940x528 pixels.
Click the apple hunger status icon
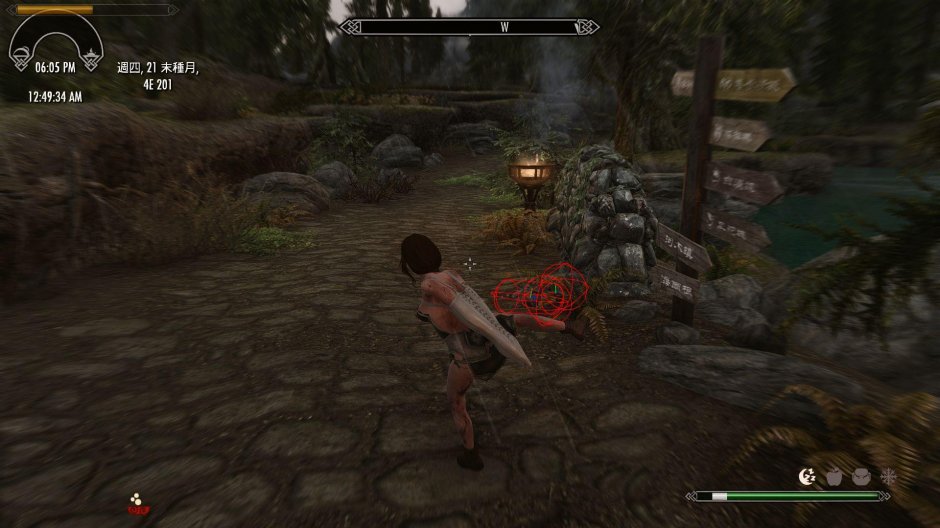(x=834, y=477)
